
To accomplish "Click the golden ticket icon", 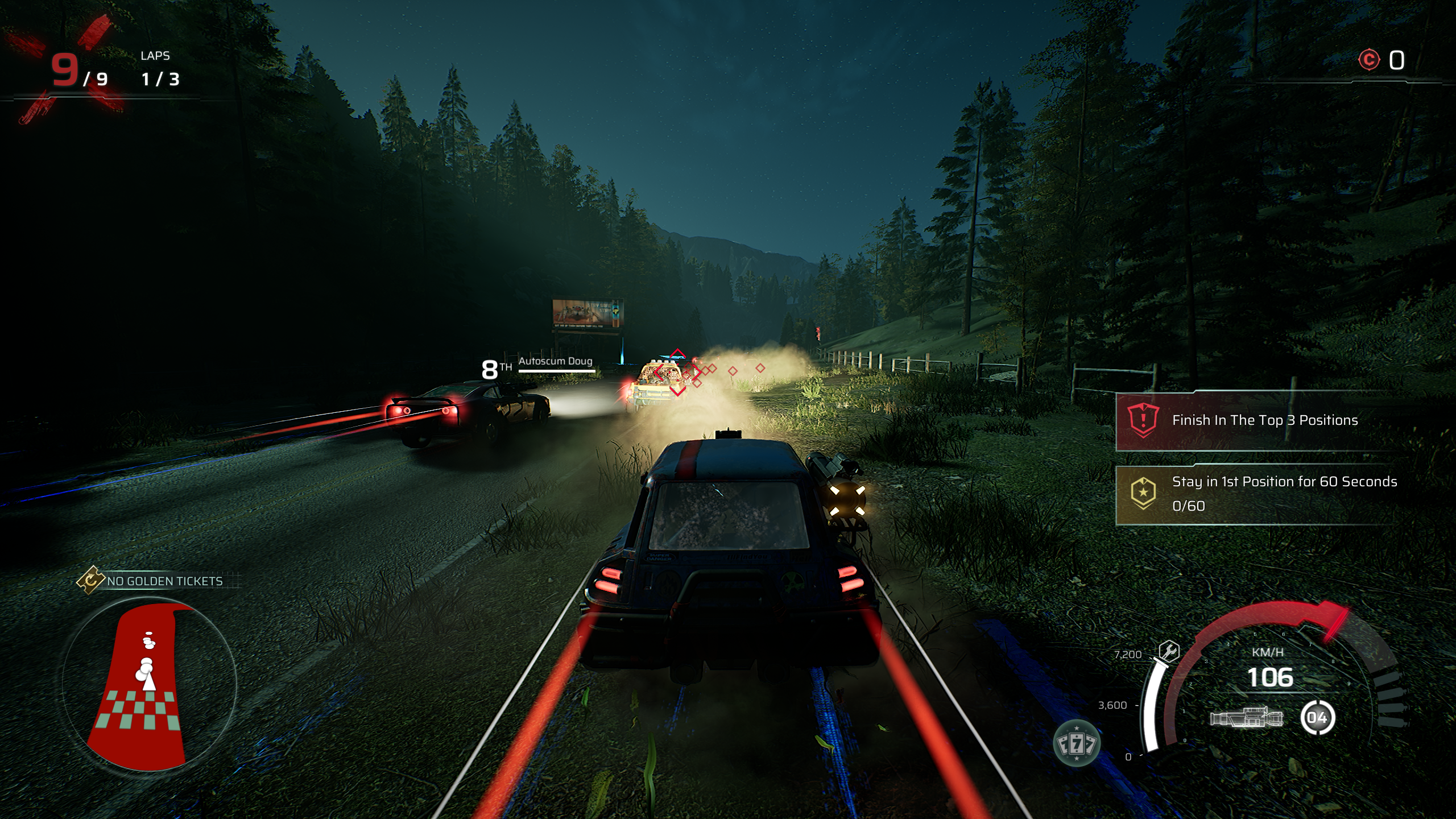I will coord(90,581).
